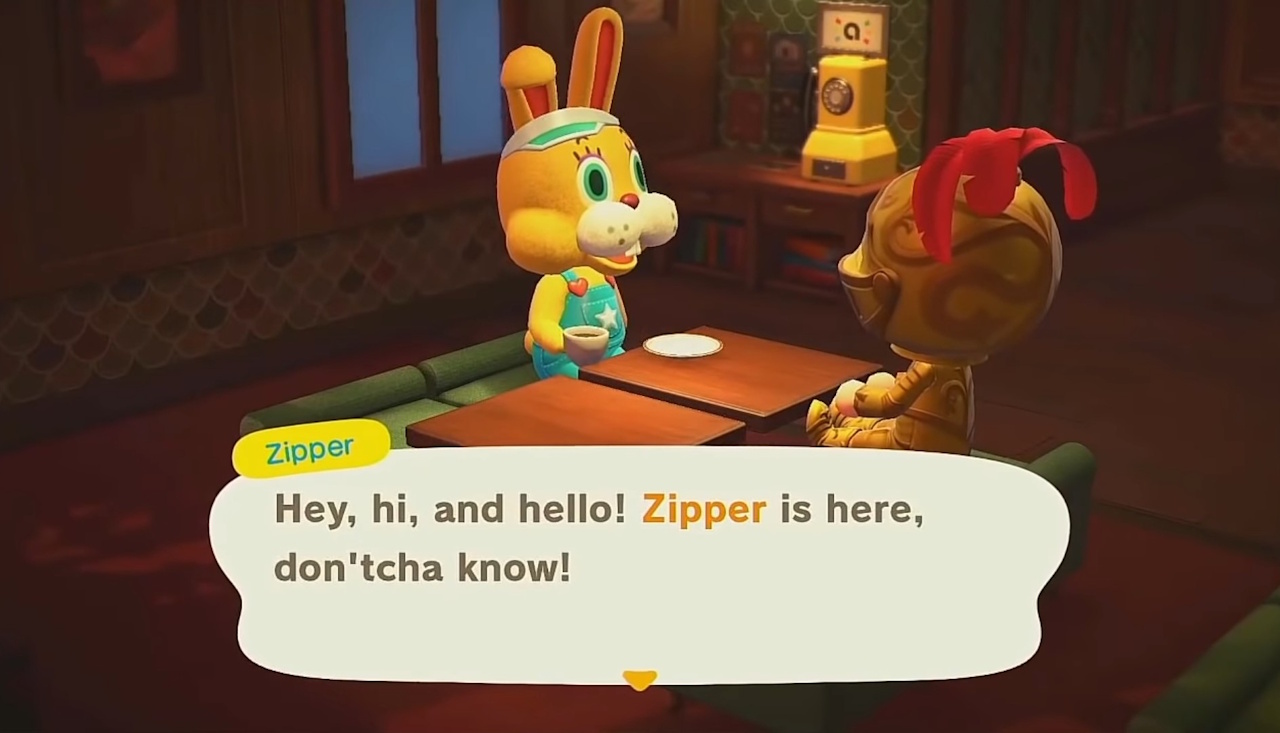Screen dimensions: 1280x733
Task: Click the Zipper name tag badge
Action: (x=310, y=449)
